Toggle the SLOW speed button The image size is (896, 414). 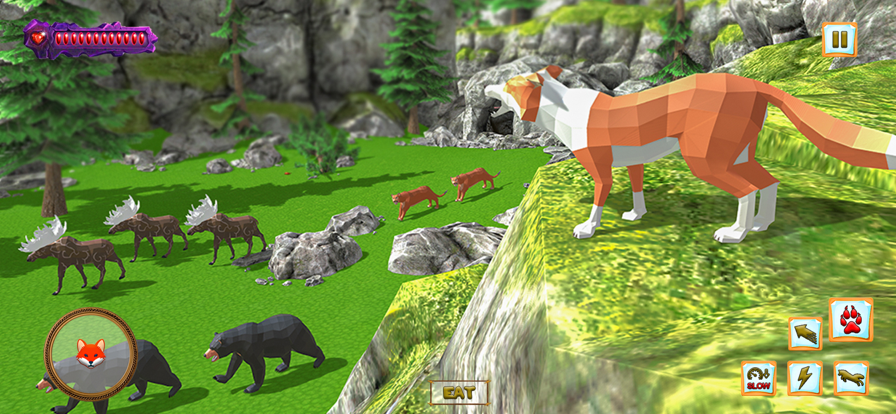coord(759,378)
